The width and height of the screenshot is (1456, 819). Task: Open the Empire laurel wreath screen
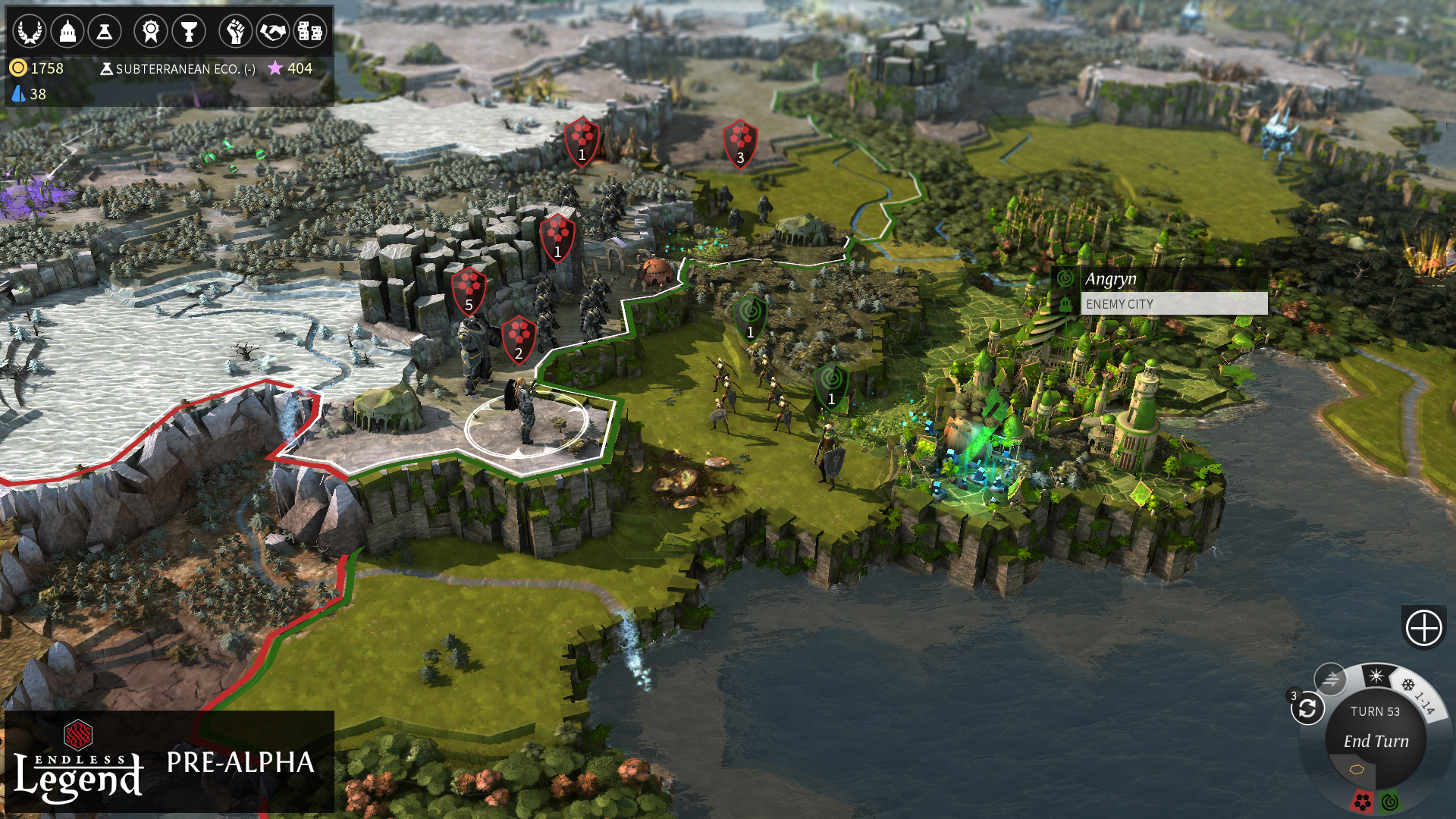(x=30, y=32)
